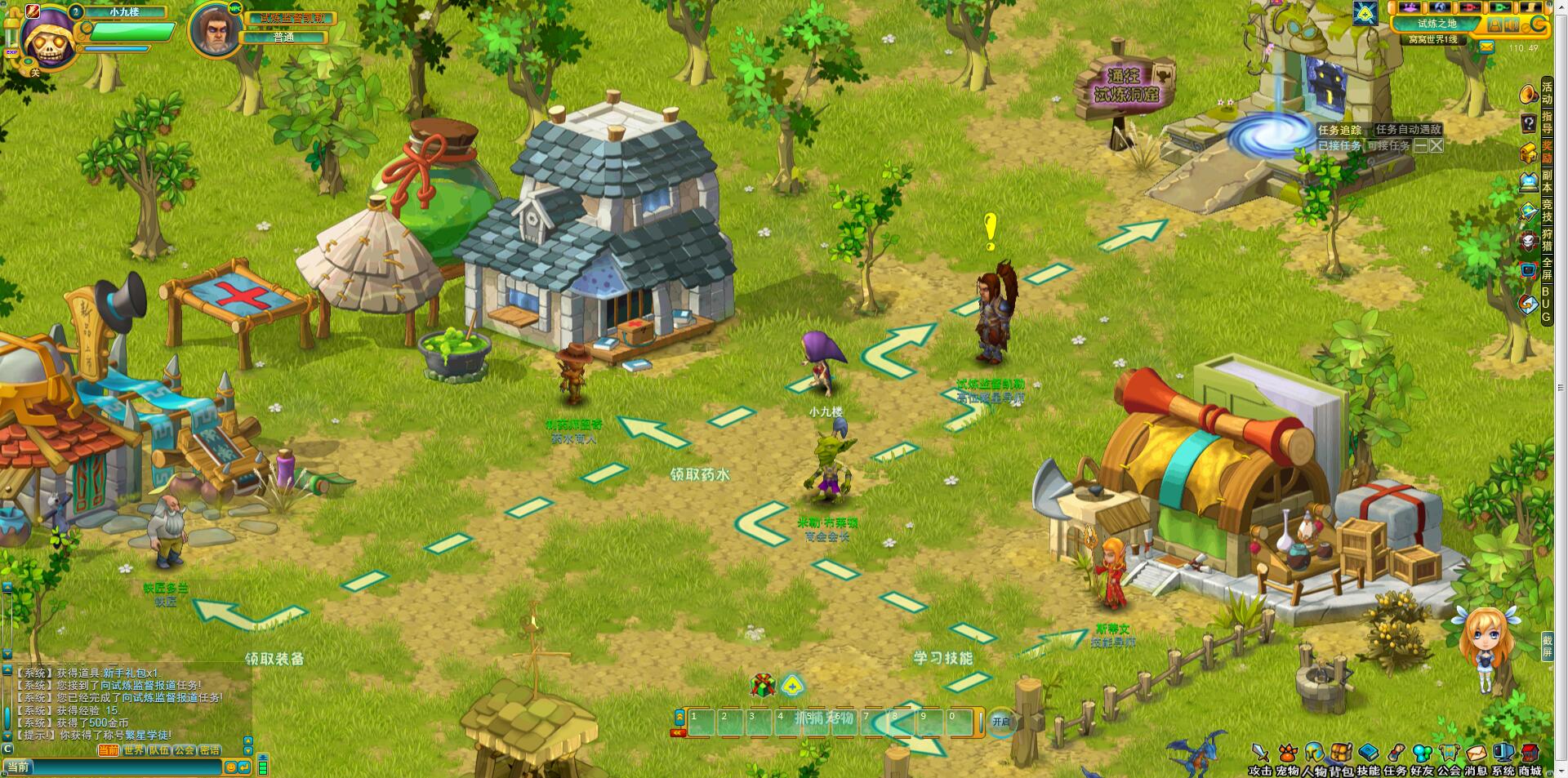Open the 好友 friends icon
This screenshot has width=1568, height=778.
[1423, 753]
